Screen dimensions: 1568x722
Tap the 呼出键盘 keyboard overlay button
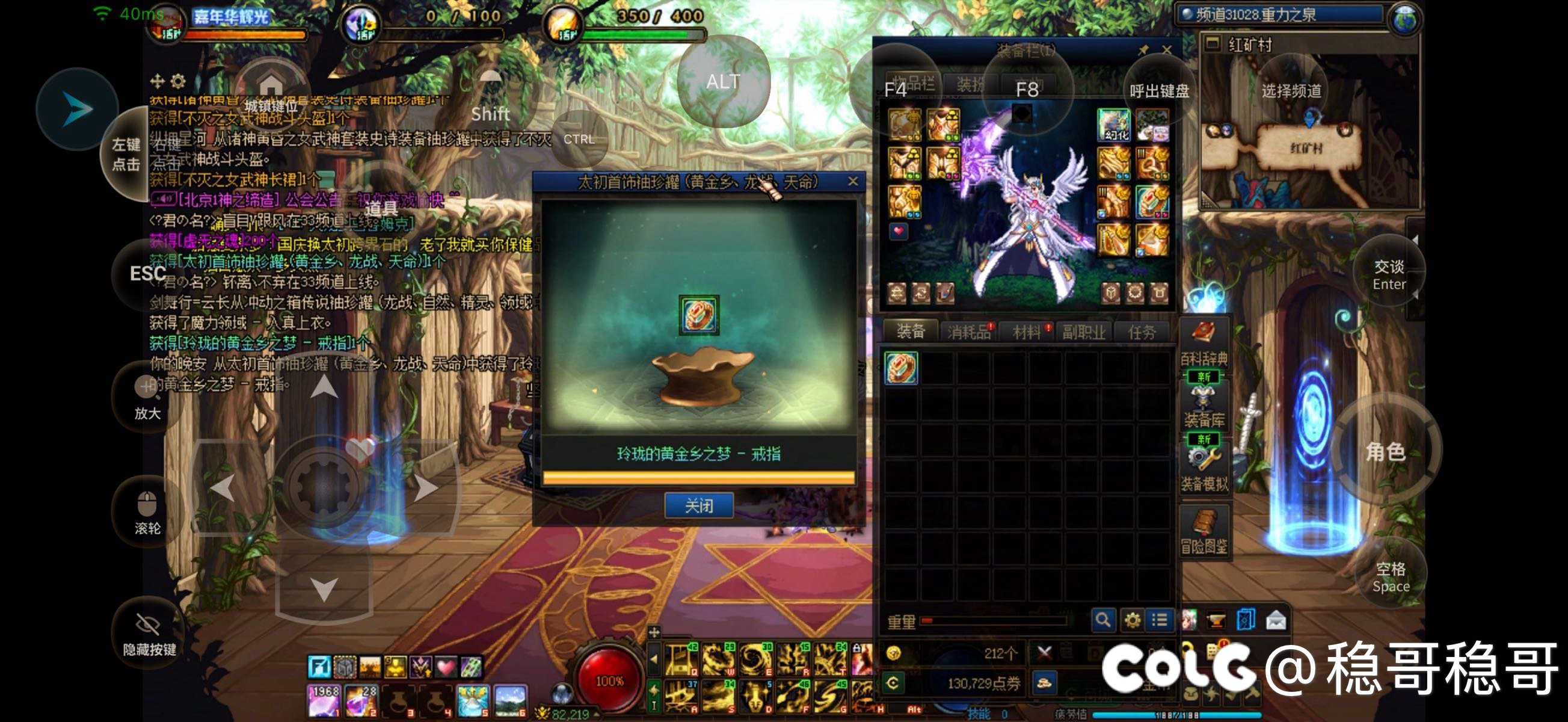1159,91
